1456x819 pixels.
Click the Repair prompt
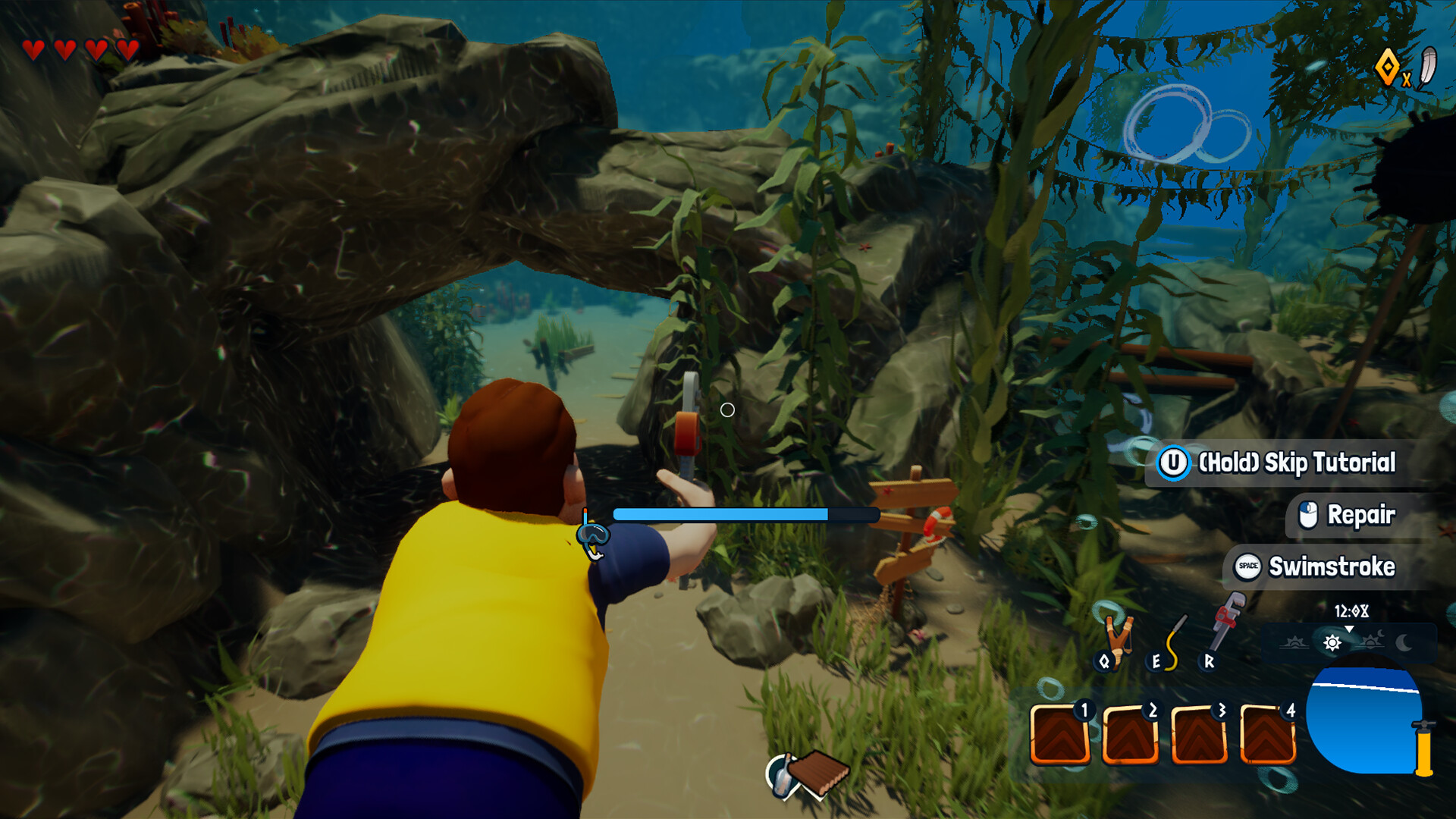pos(1361,515)
